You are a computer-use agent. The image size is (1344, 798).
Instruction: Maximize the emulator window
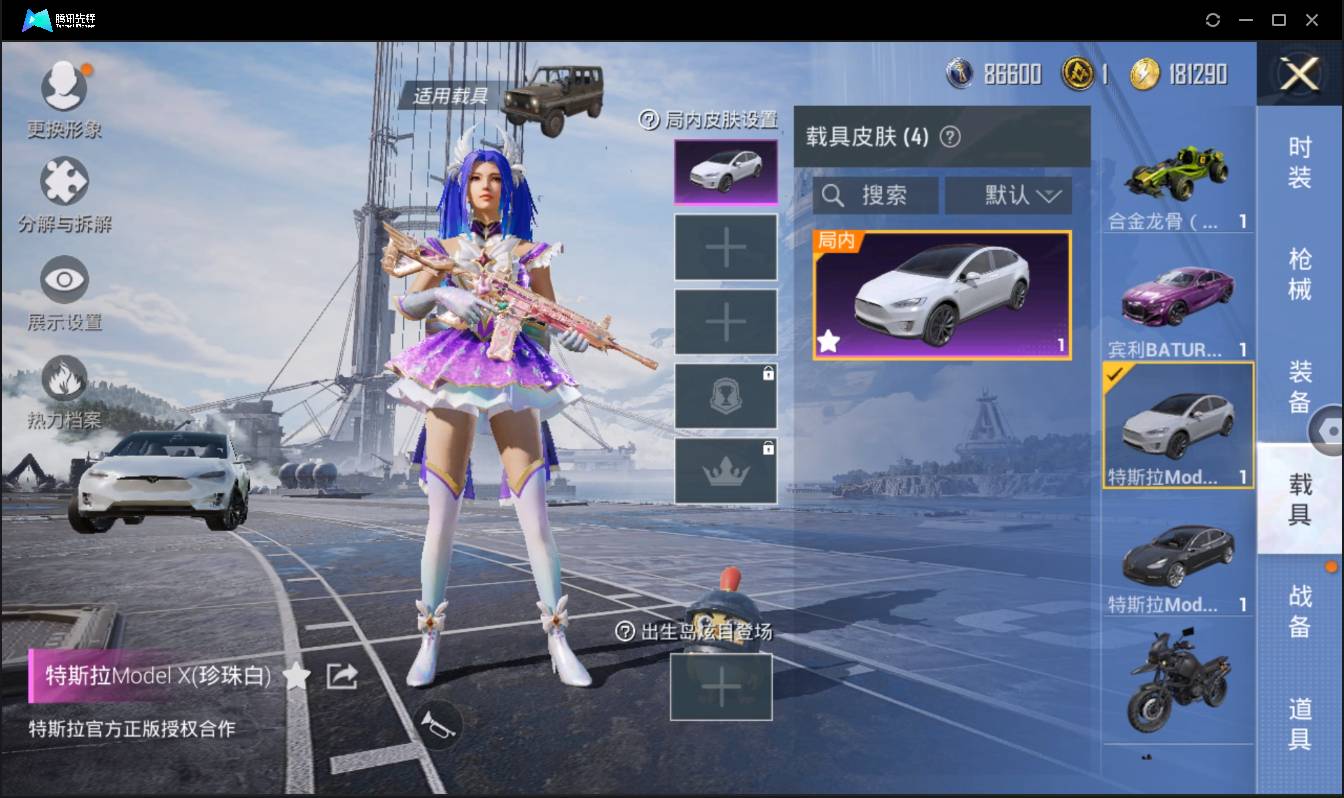pos(1278,20)
